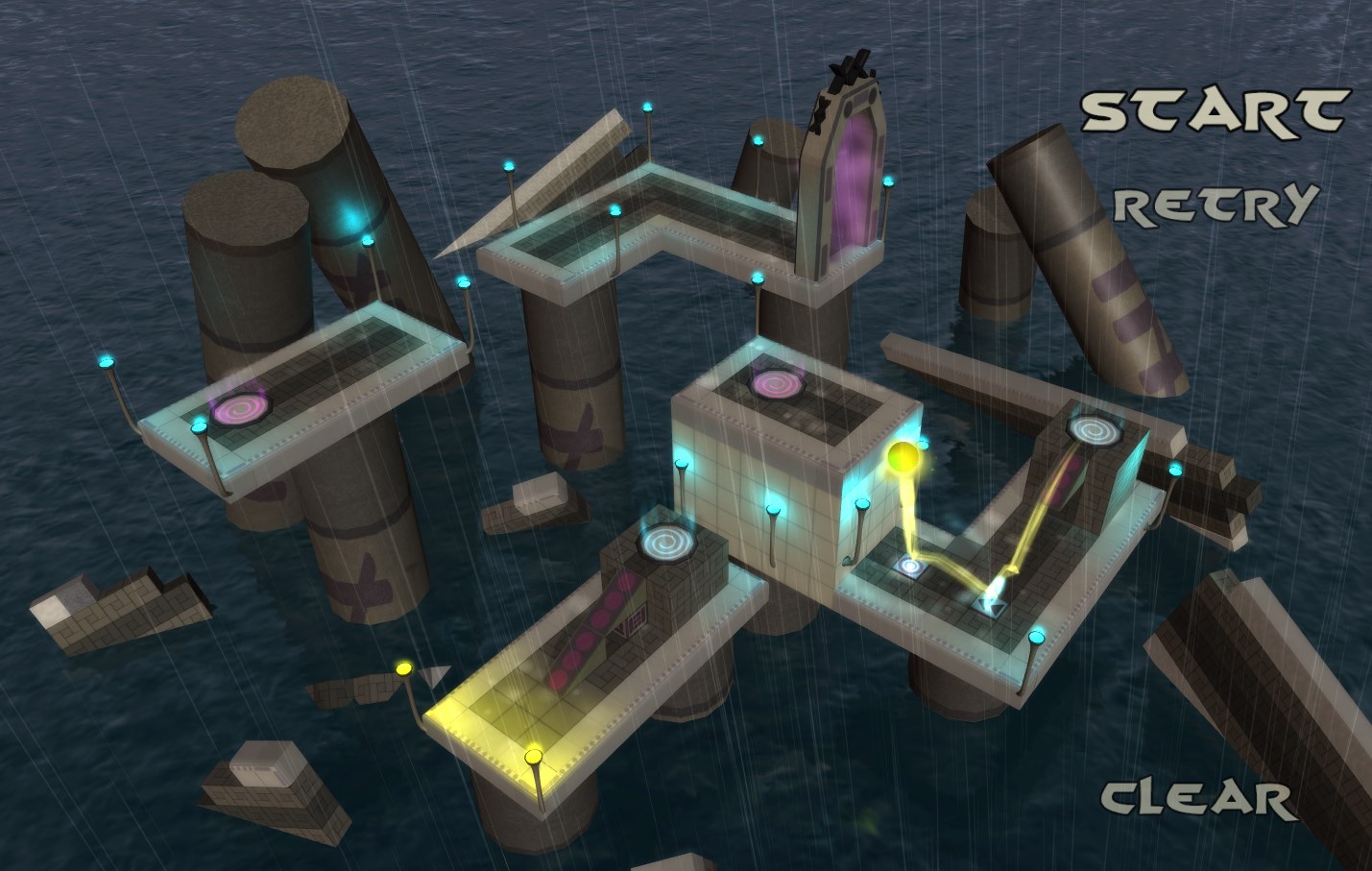Viewport: 1372px width, 871px height.
Task: Hit the Clear button
Action: [1198, 797]
